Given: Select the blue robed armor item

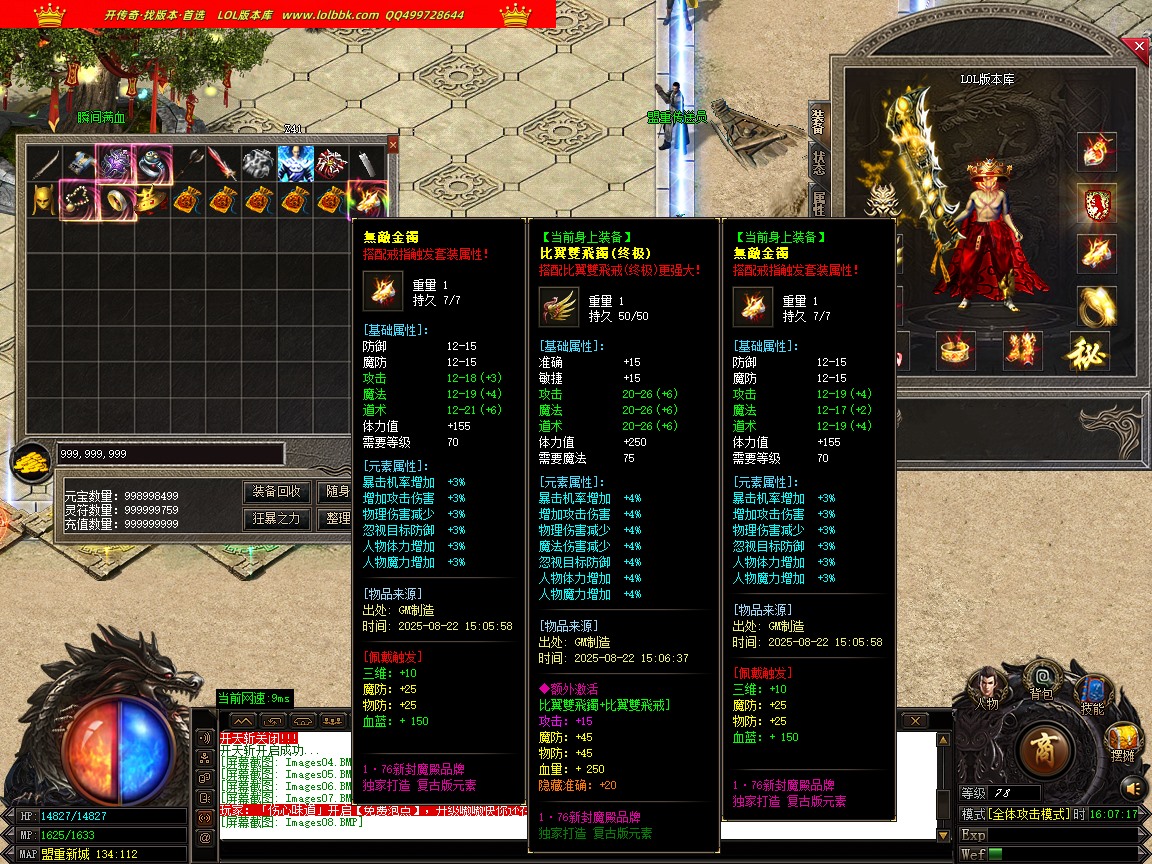Looking at the screenshot, I should 295,162.
